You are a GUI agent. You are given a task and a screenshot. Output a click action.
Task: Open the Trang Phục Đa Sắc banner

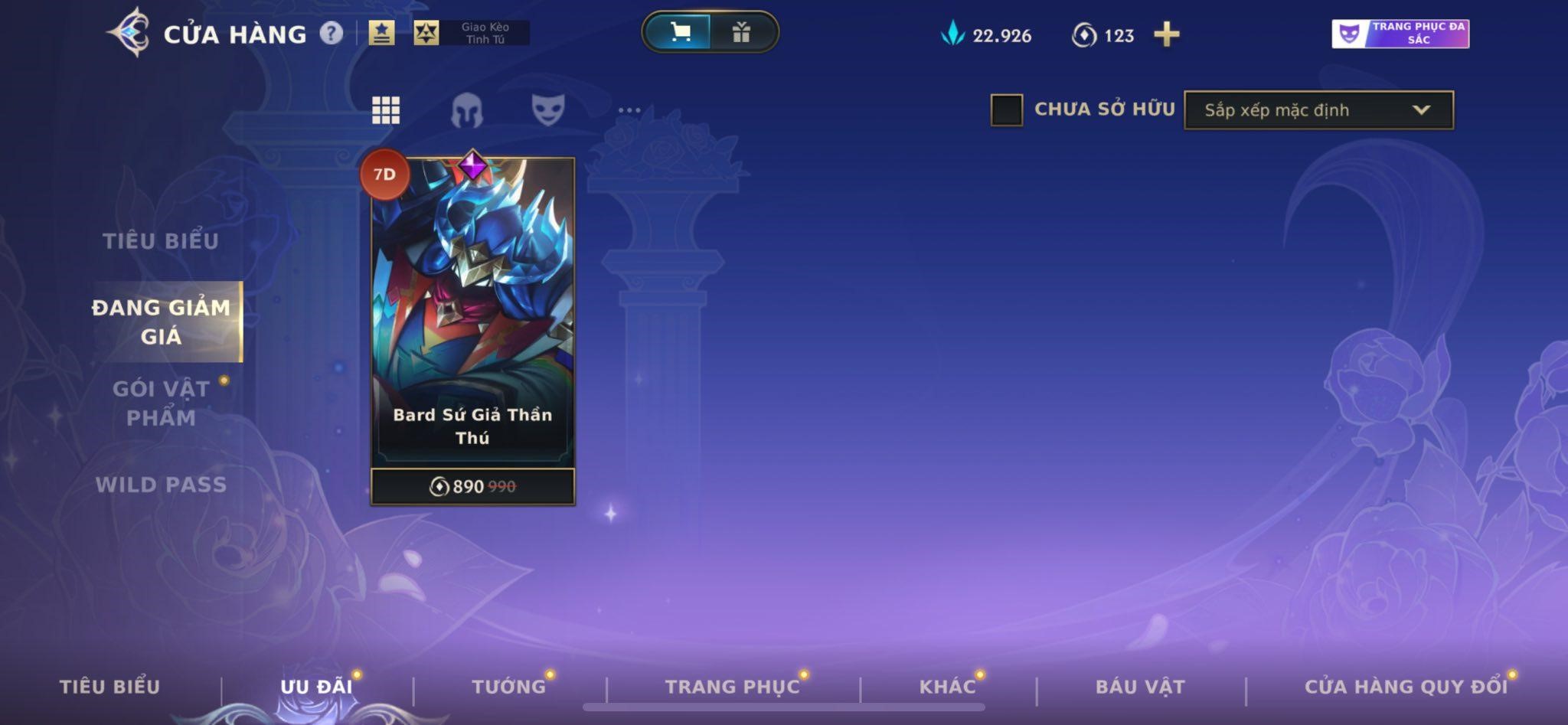1400,34
